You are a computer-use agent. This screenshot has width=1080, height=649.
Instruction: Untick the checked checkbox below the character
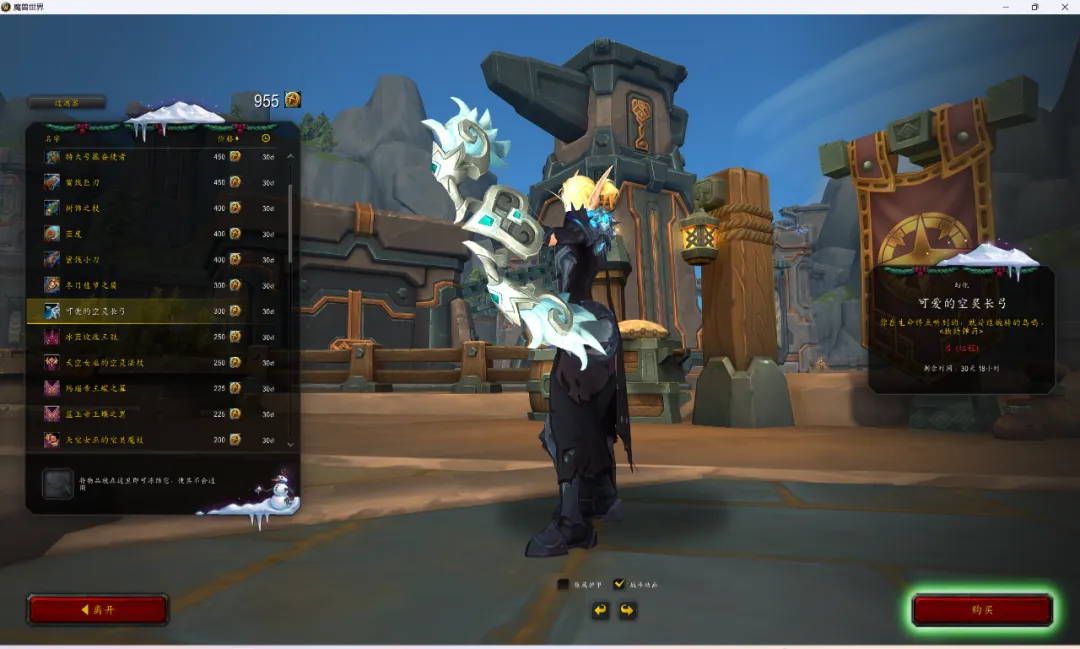pos(620,584)
